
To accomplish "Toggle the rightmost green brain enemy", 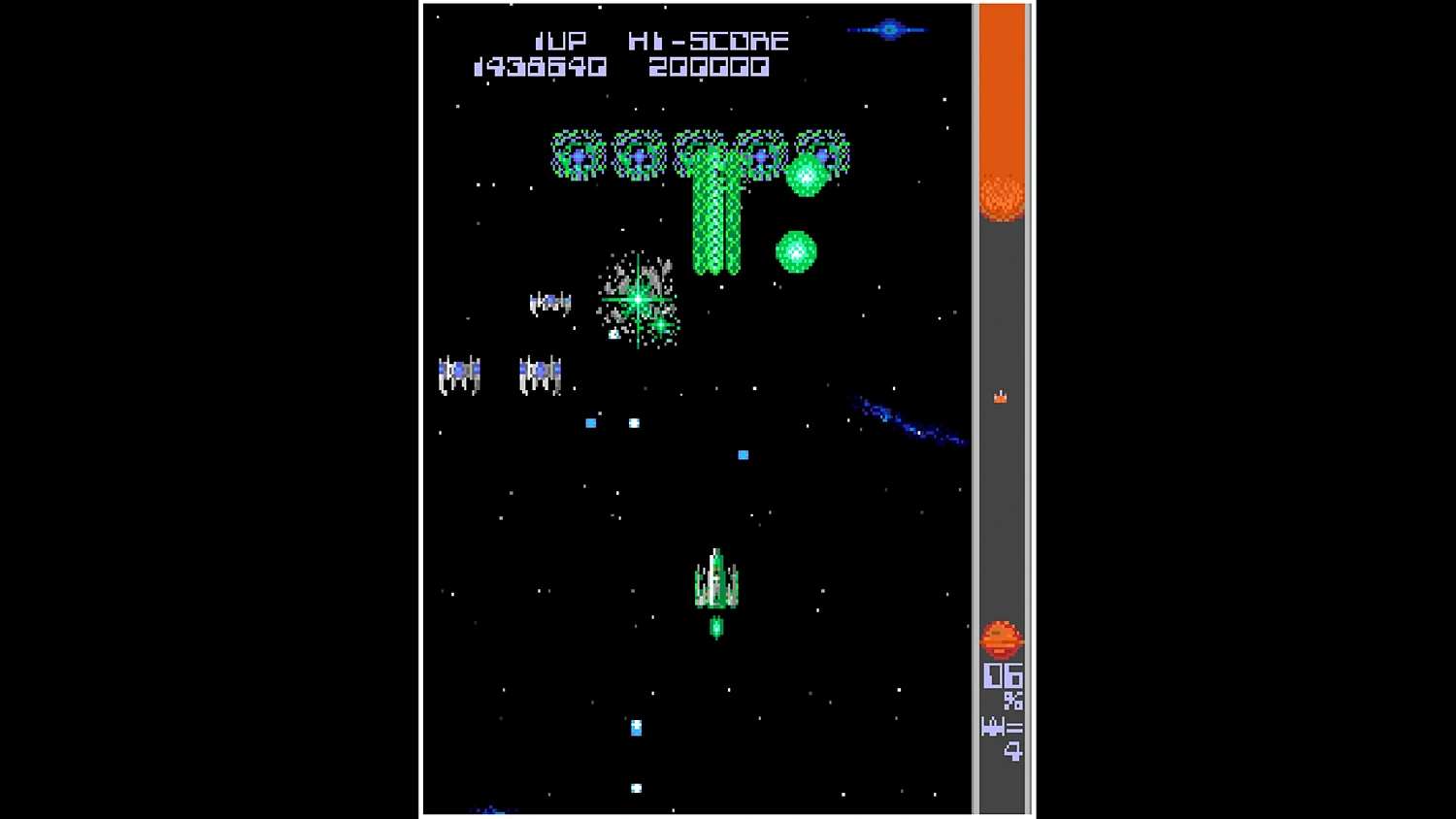I will click(x=821, y=152).
